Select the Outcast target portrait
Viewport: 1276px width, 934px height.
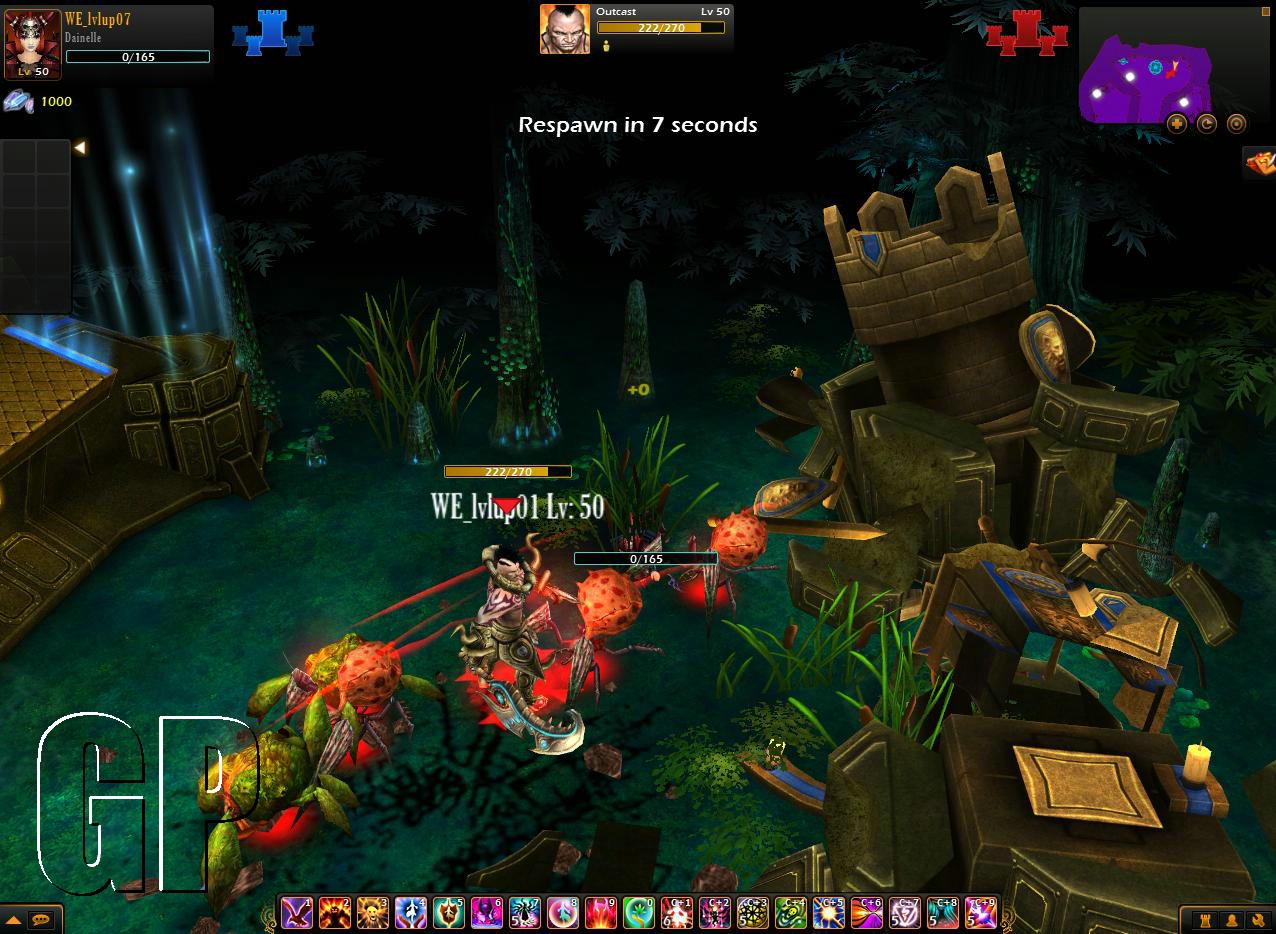tap(565, 29)
